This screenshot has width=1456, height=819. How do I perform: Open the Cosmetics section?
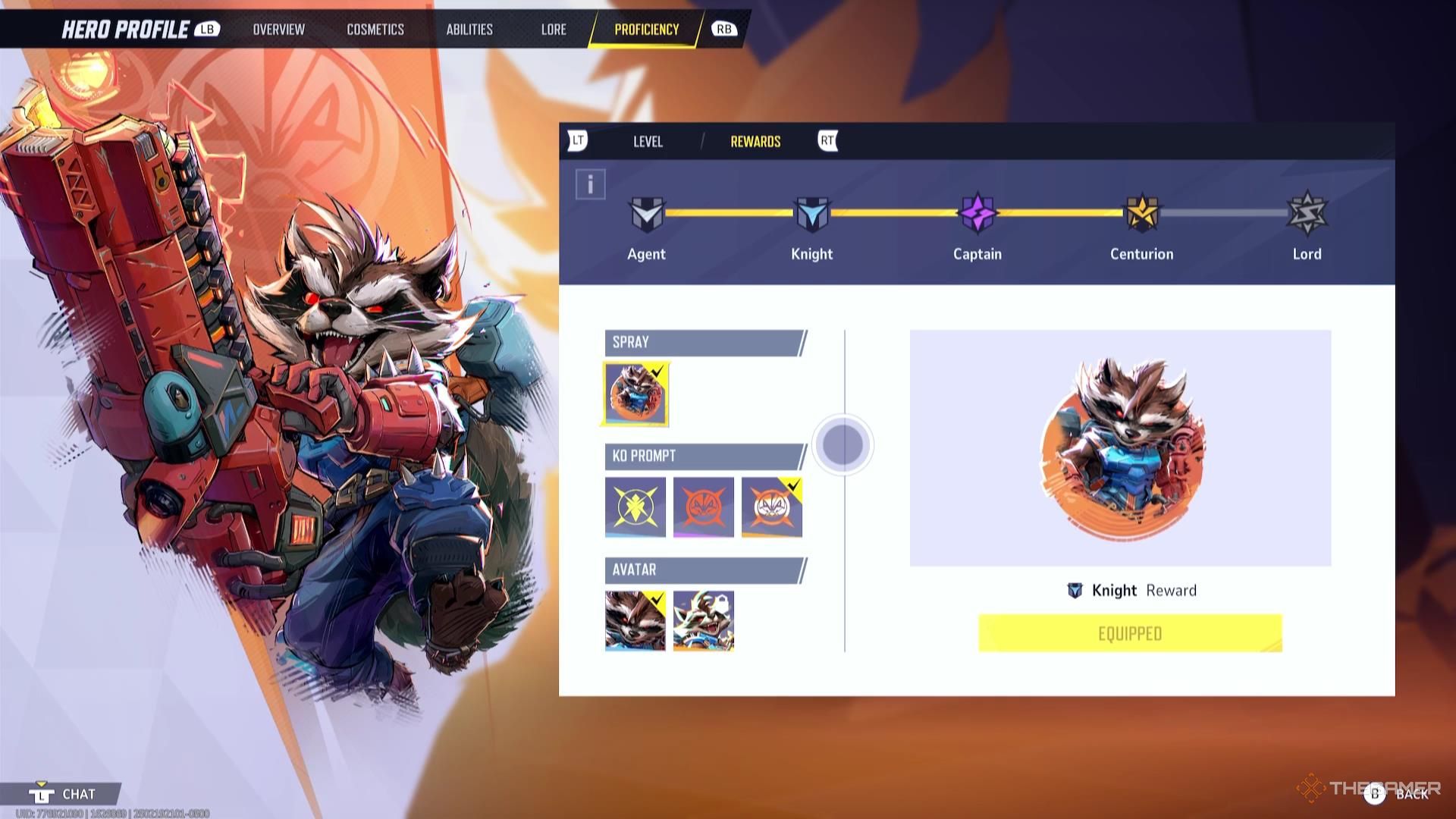[x=375, y=30]
